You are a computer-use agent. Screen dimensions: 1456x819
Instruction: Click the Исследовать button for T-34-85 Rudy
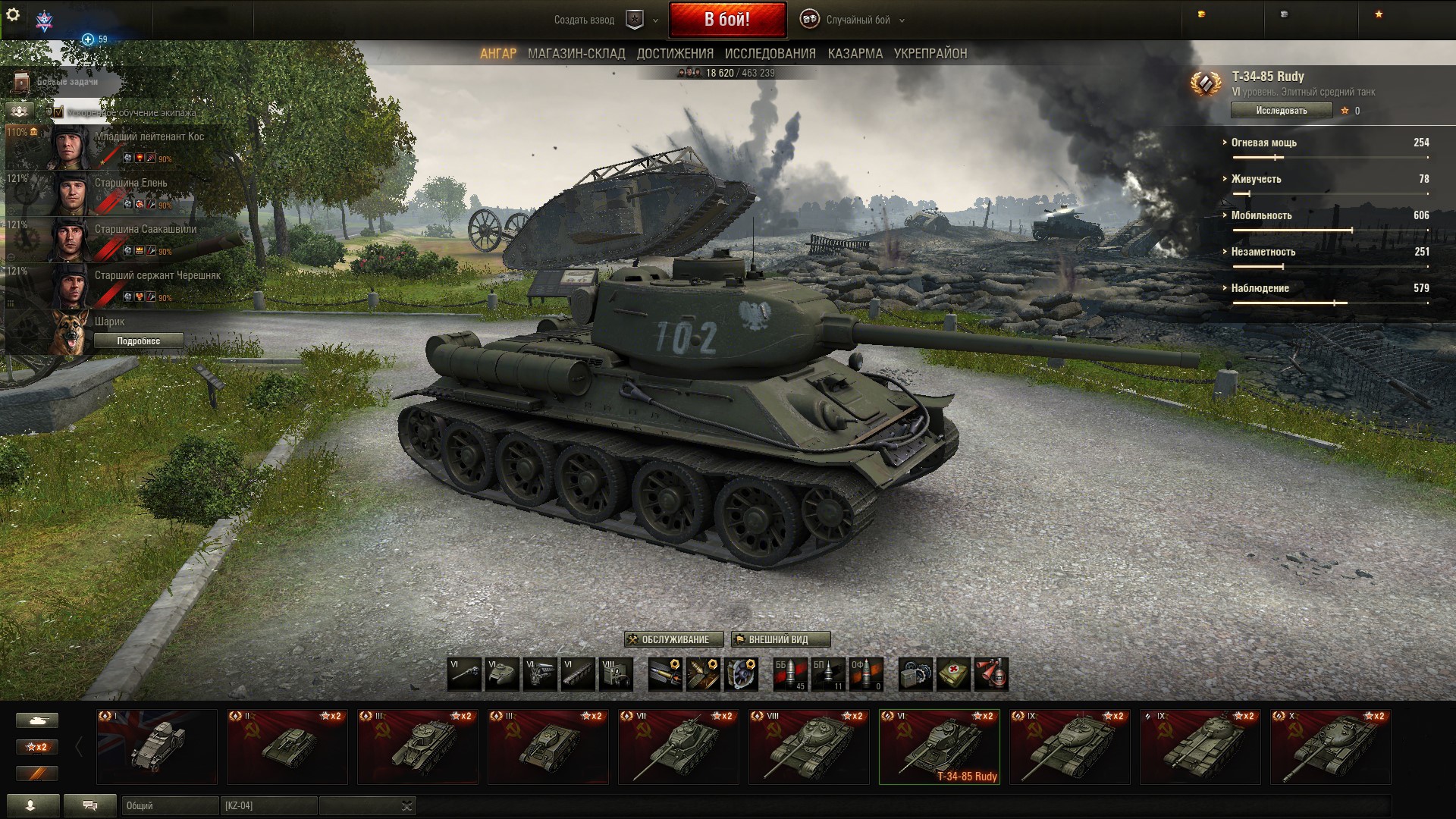pyautogui.click(x=1281, y=111)
